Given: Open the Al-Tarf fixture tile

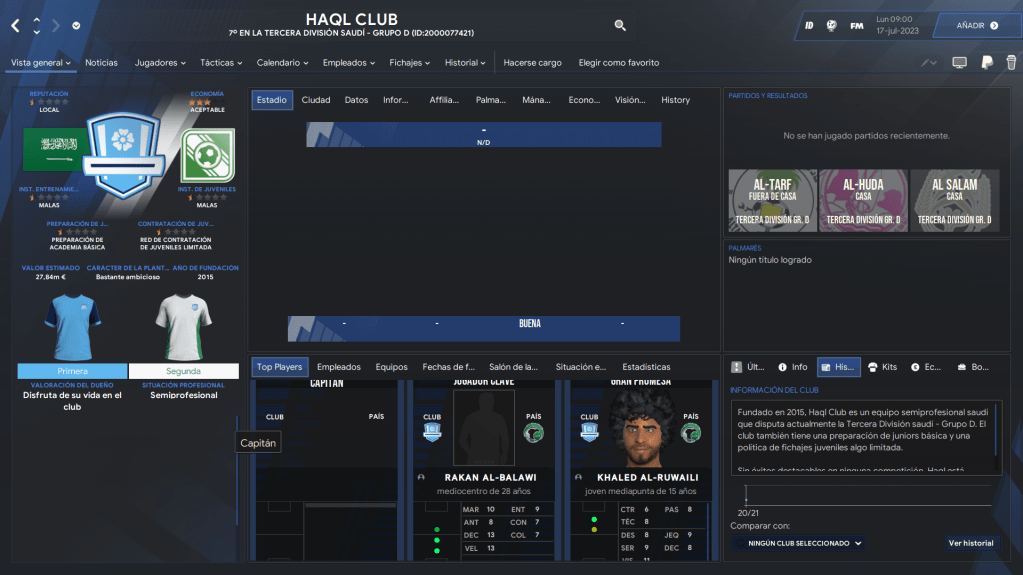Looking at the screenshot, I should pyautogui.click(x=772, y=198).
